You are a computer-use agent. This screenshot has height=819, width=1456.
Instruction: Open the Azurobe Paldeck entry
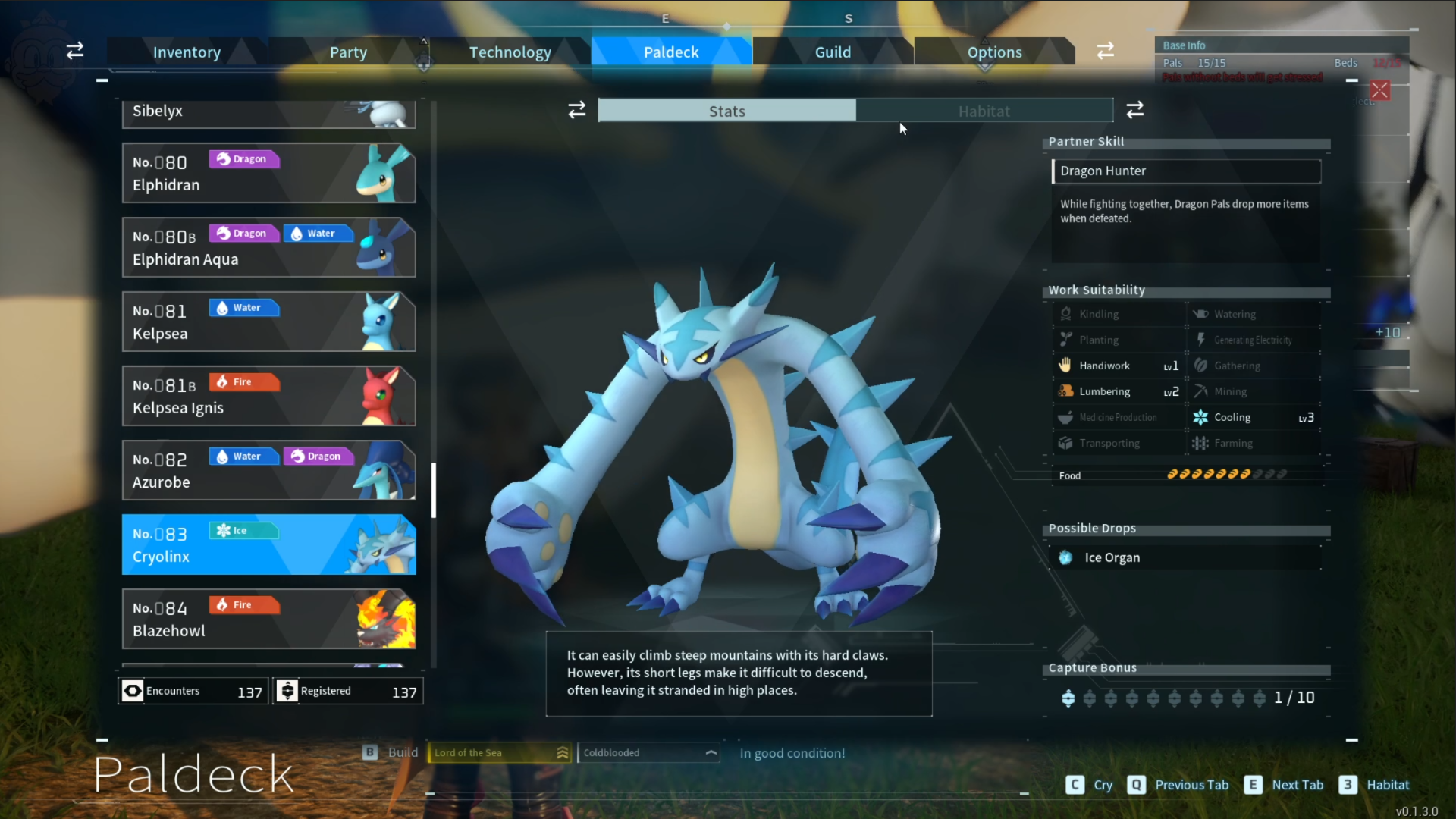point(268,470)
